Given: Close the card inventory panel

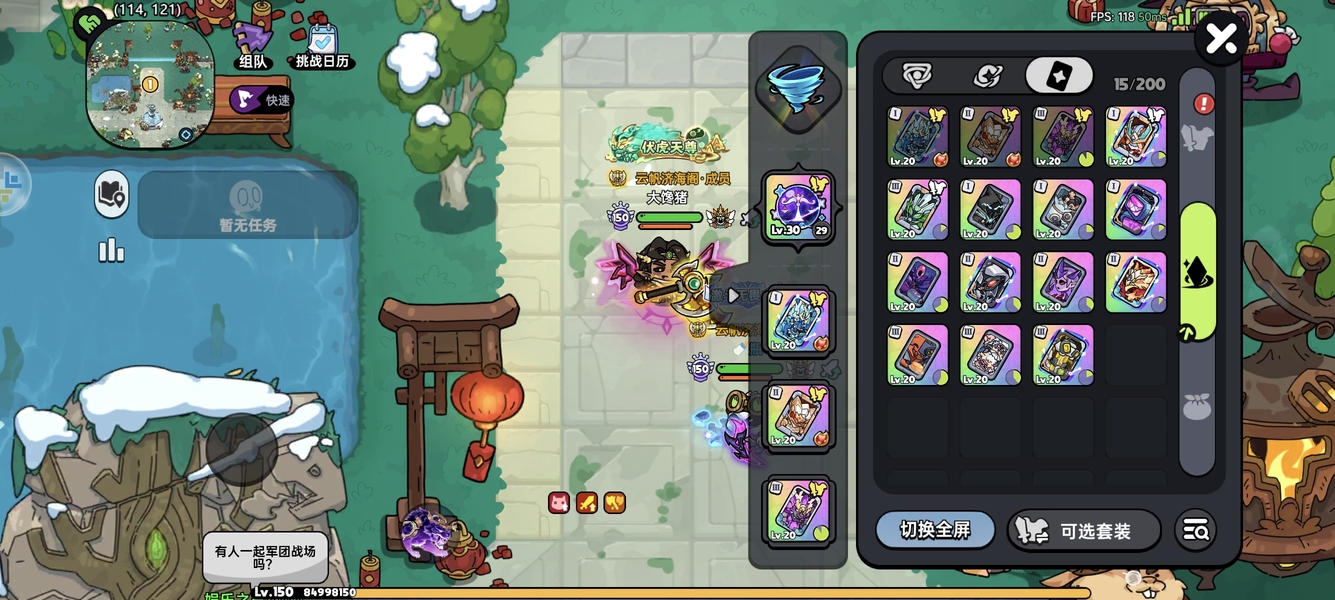Looking at the screenshot, I should [1221, 40].
